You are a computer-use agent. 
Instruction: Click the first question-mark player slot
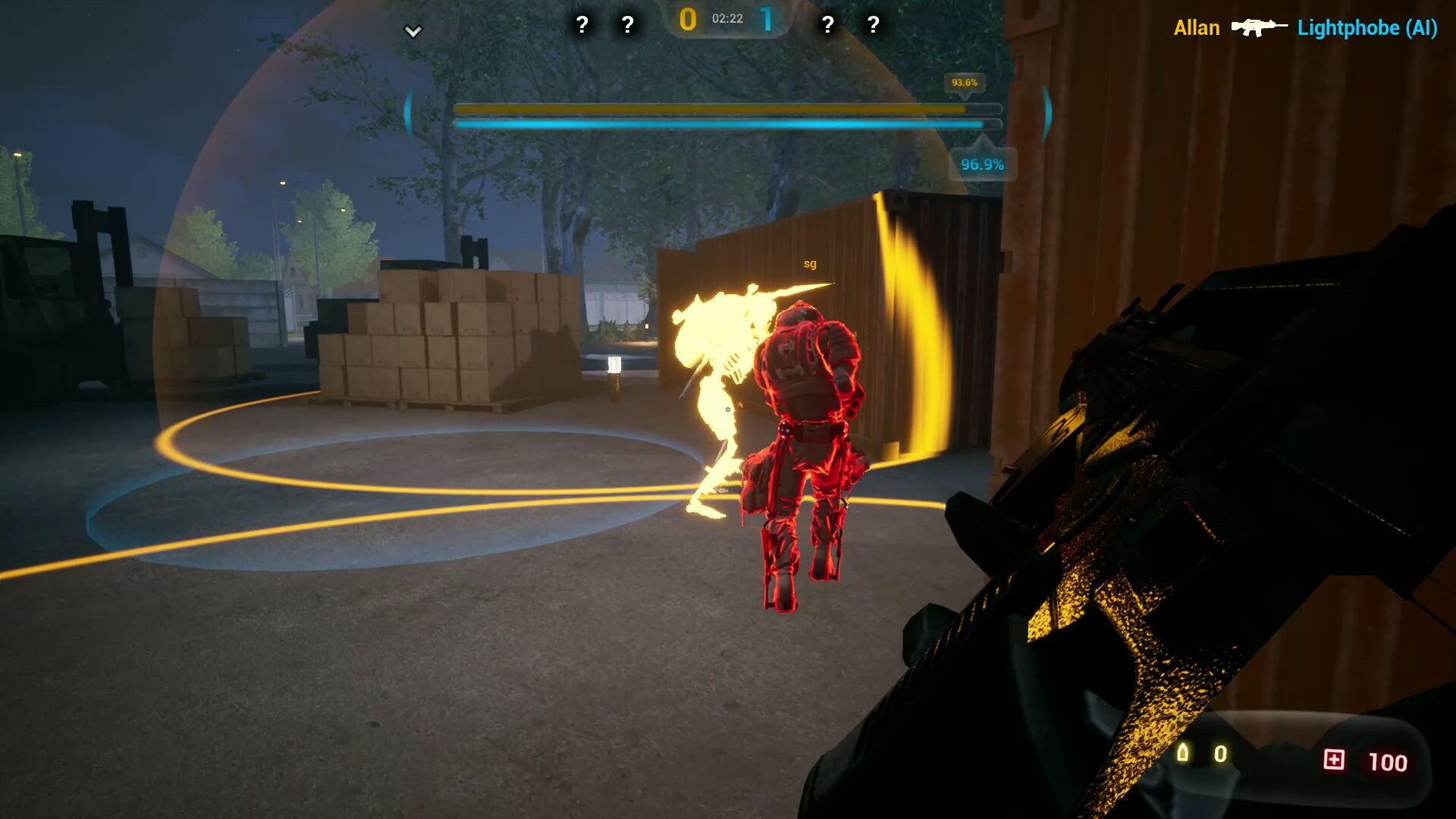click(x=582, y=25)
